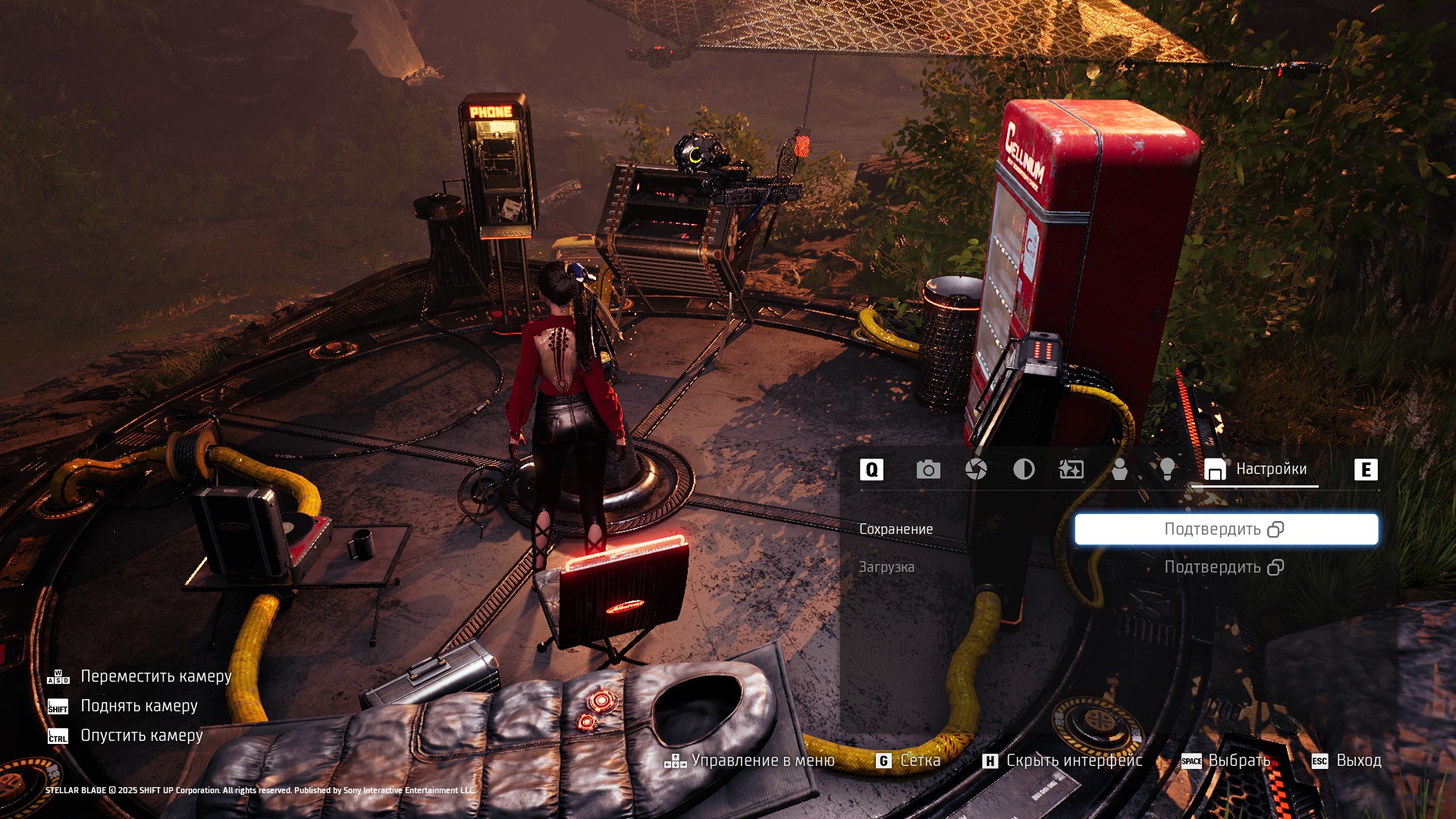This screenshot has height=819, width=1456.
Task: Open the sparkle picture effects tab
Action: pyautogui.click(x=1072, y=469)
